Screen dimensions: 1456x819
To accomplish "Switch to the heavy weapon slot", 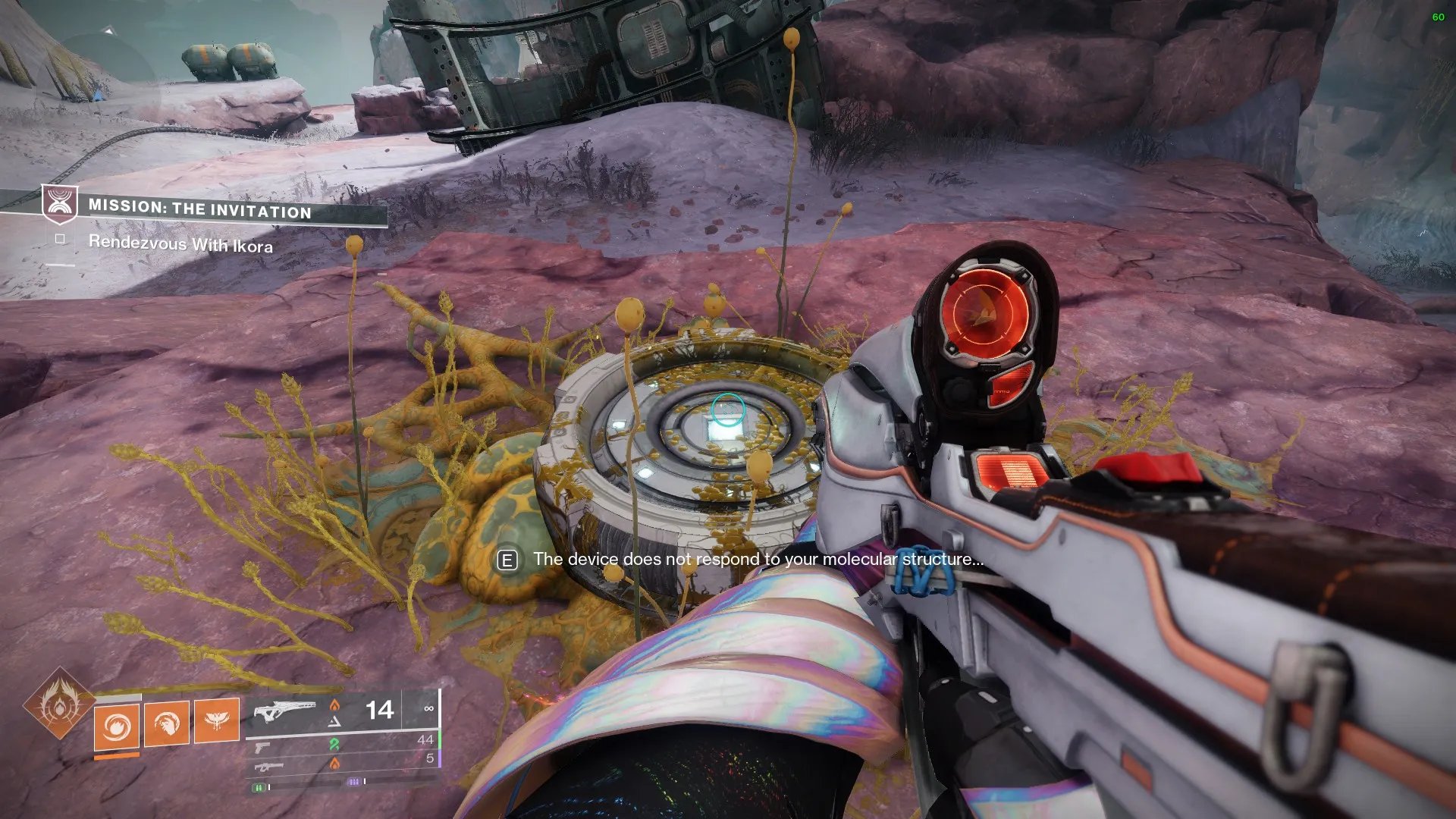I will (x=268, y=767).
